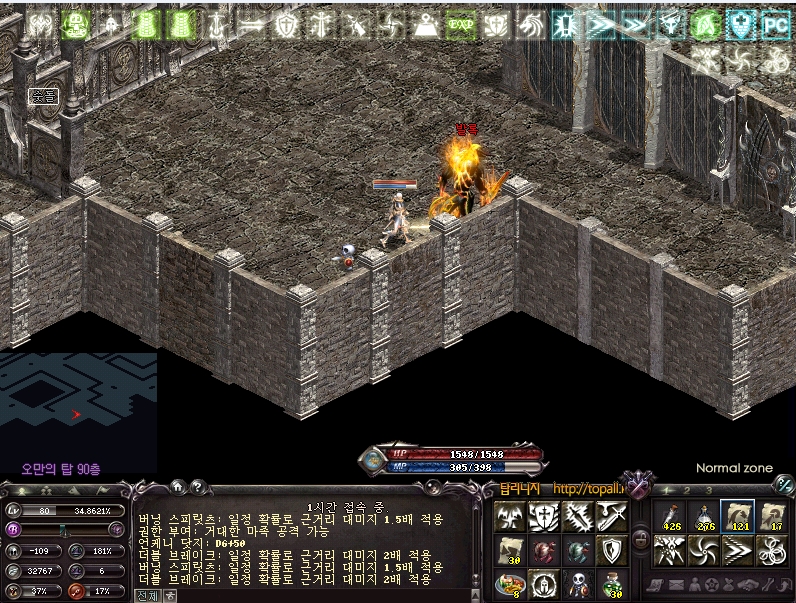Switch to hotbar page 3
The image size is (796, 603).
click(x=708, y=490)
